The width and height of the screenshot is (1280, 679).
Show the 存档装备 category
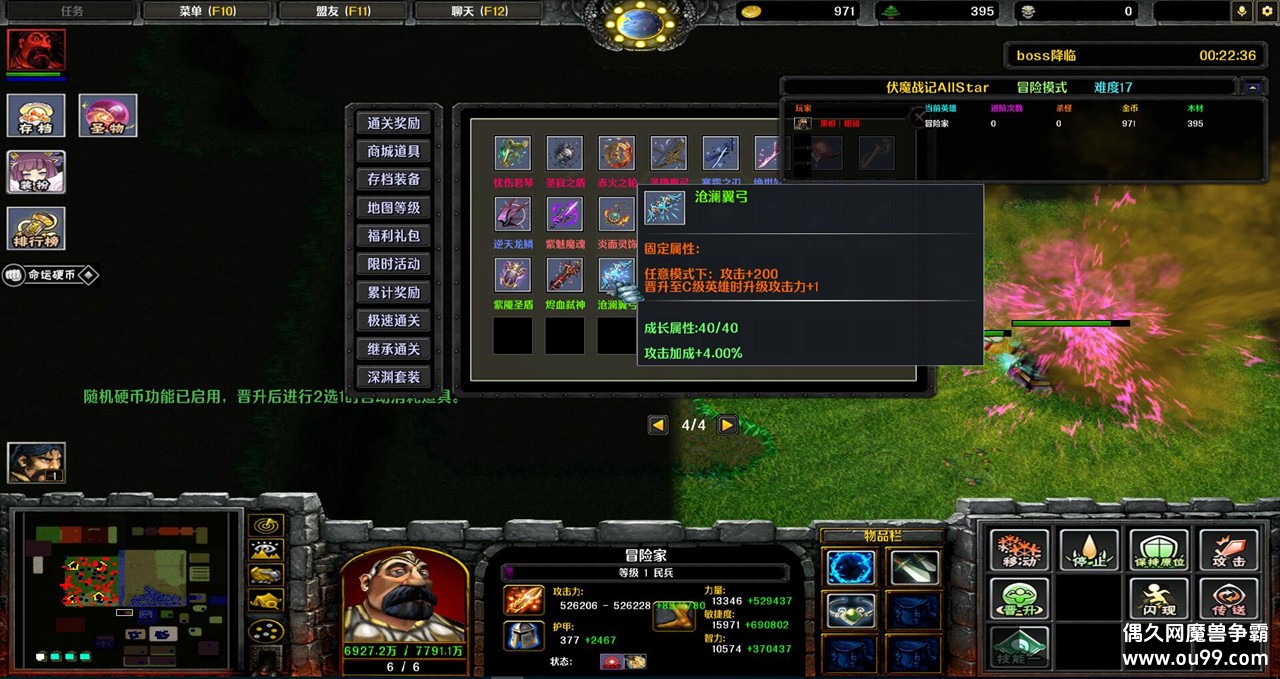point(393,179)
